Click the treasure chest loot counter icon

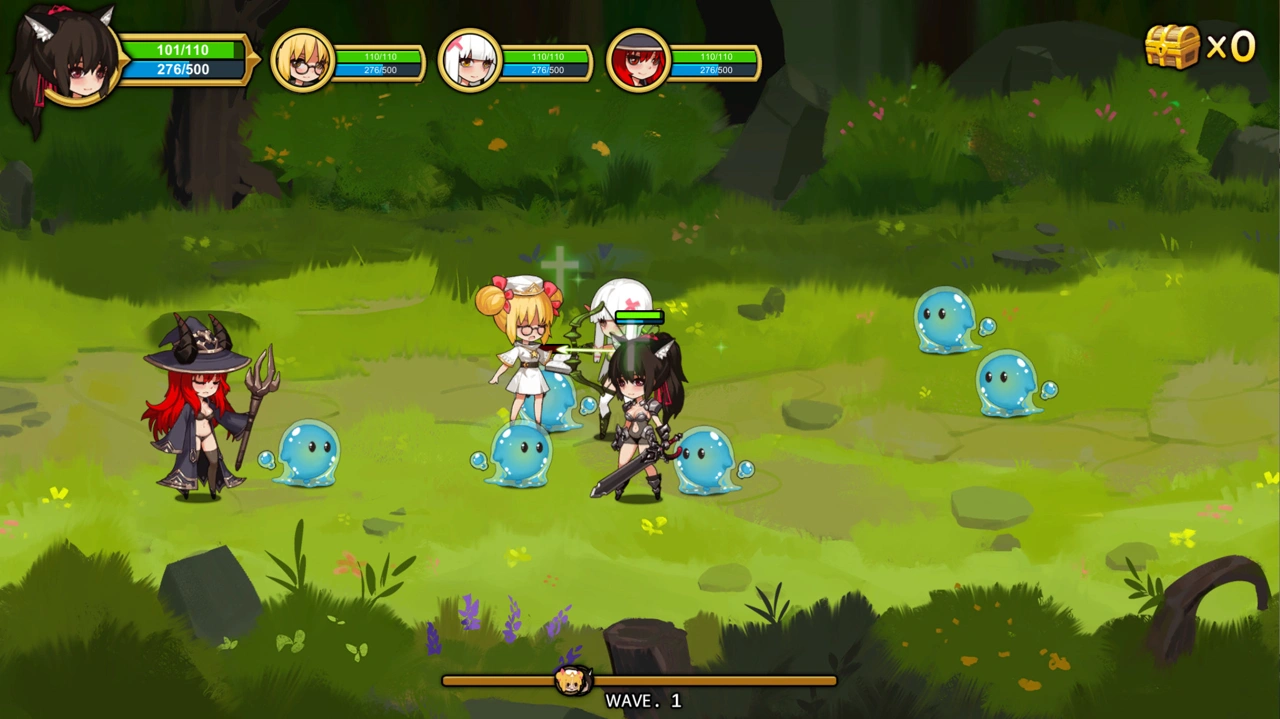(1171, 46)
